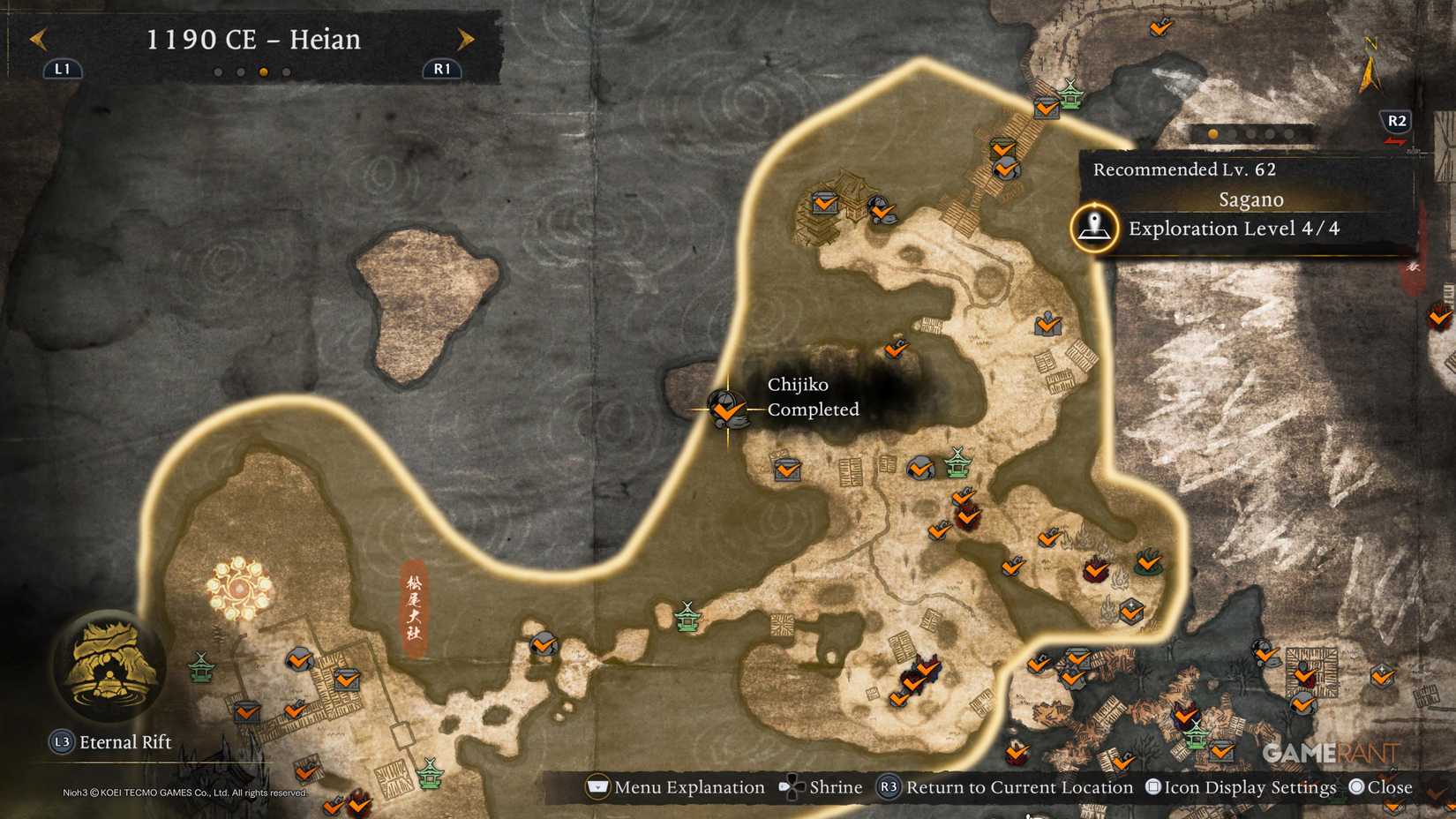Click the first dot in the Sagano panel indicator

(x=1212, y=133)
